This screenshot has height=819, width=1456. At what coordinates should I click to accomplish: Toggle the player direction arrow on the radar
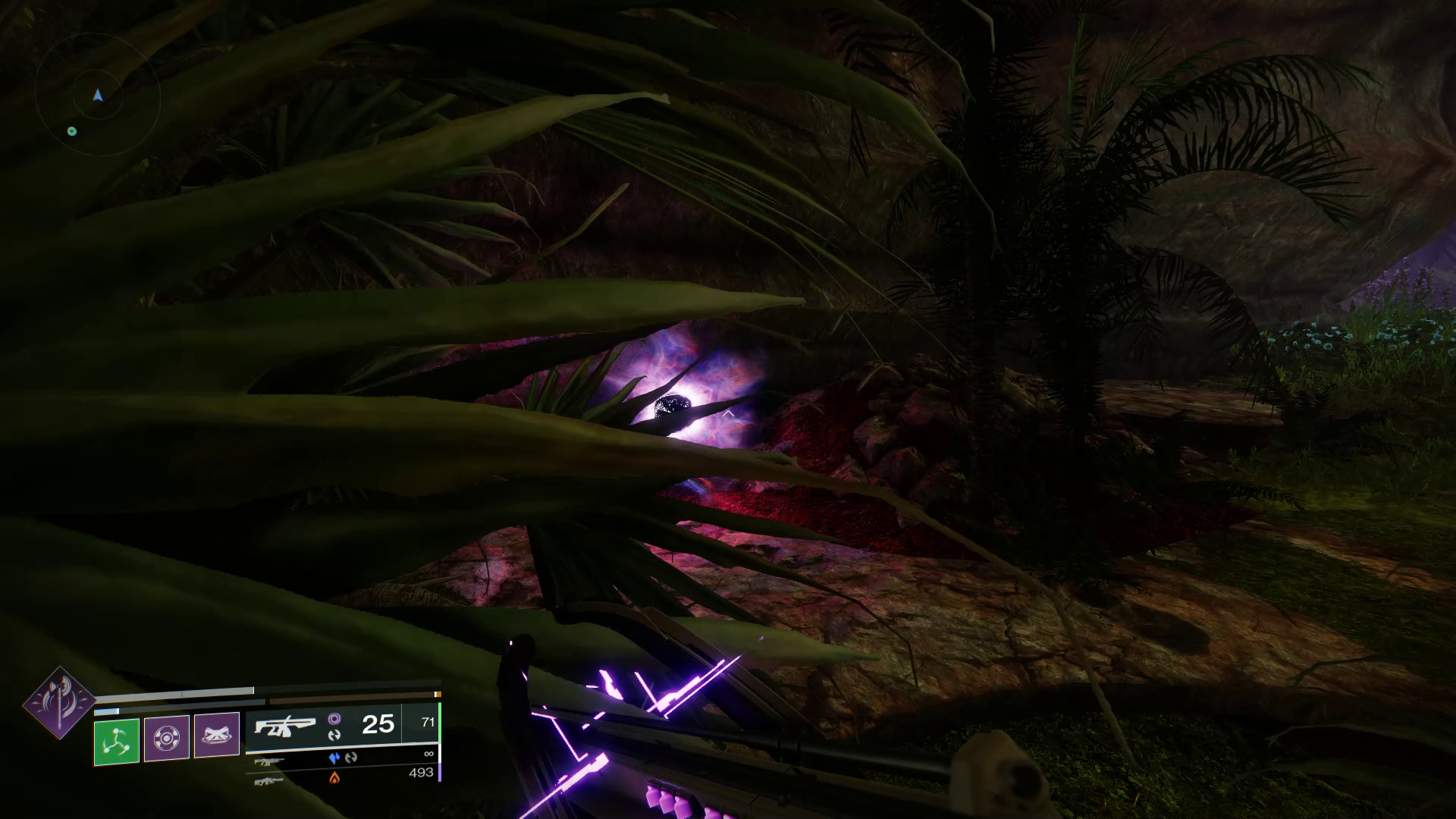[x=97, y=95]
